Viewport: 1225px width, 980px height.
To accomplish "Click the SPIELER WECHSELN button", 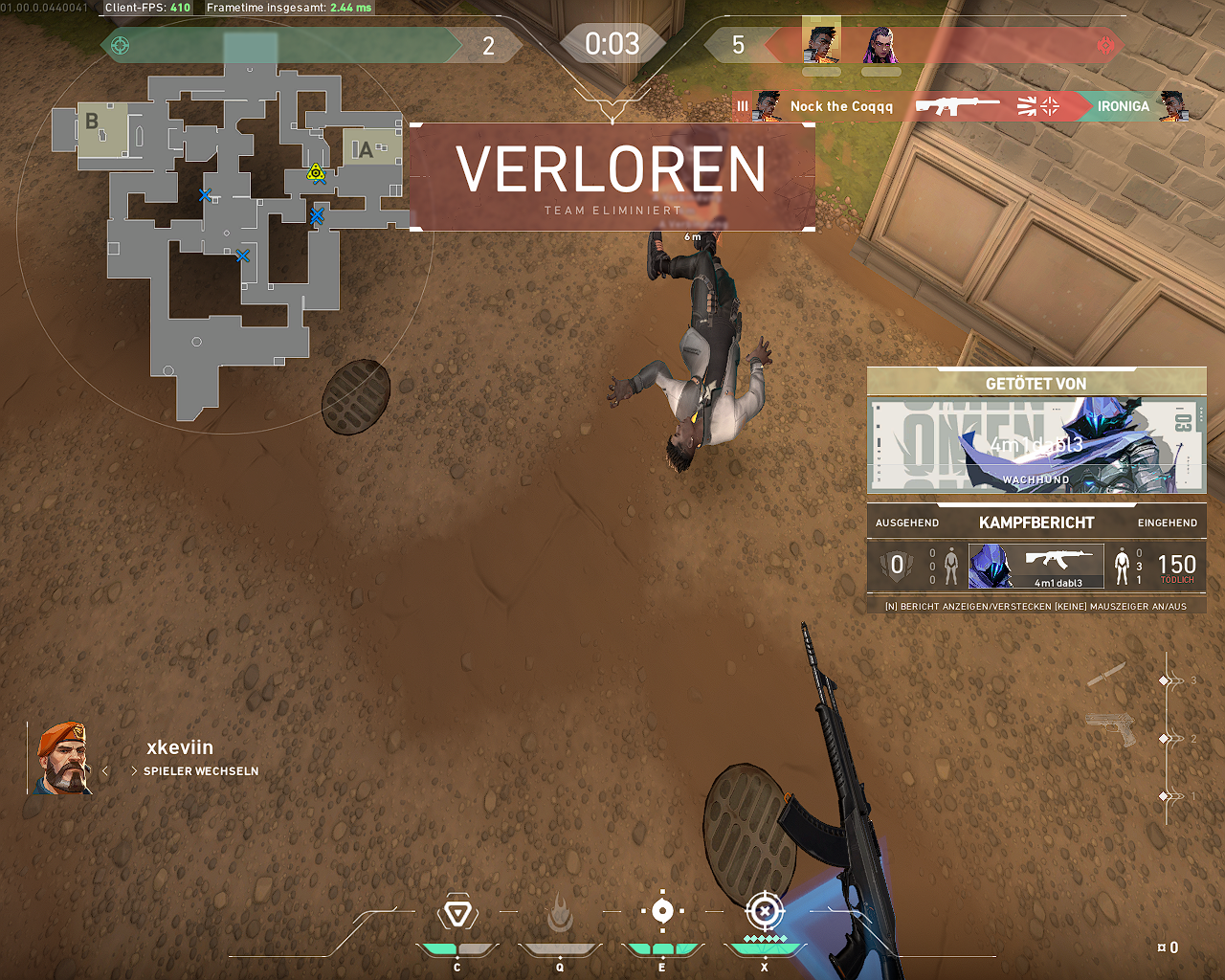I will (x=201, y=770).
